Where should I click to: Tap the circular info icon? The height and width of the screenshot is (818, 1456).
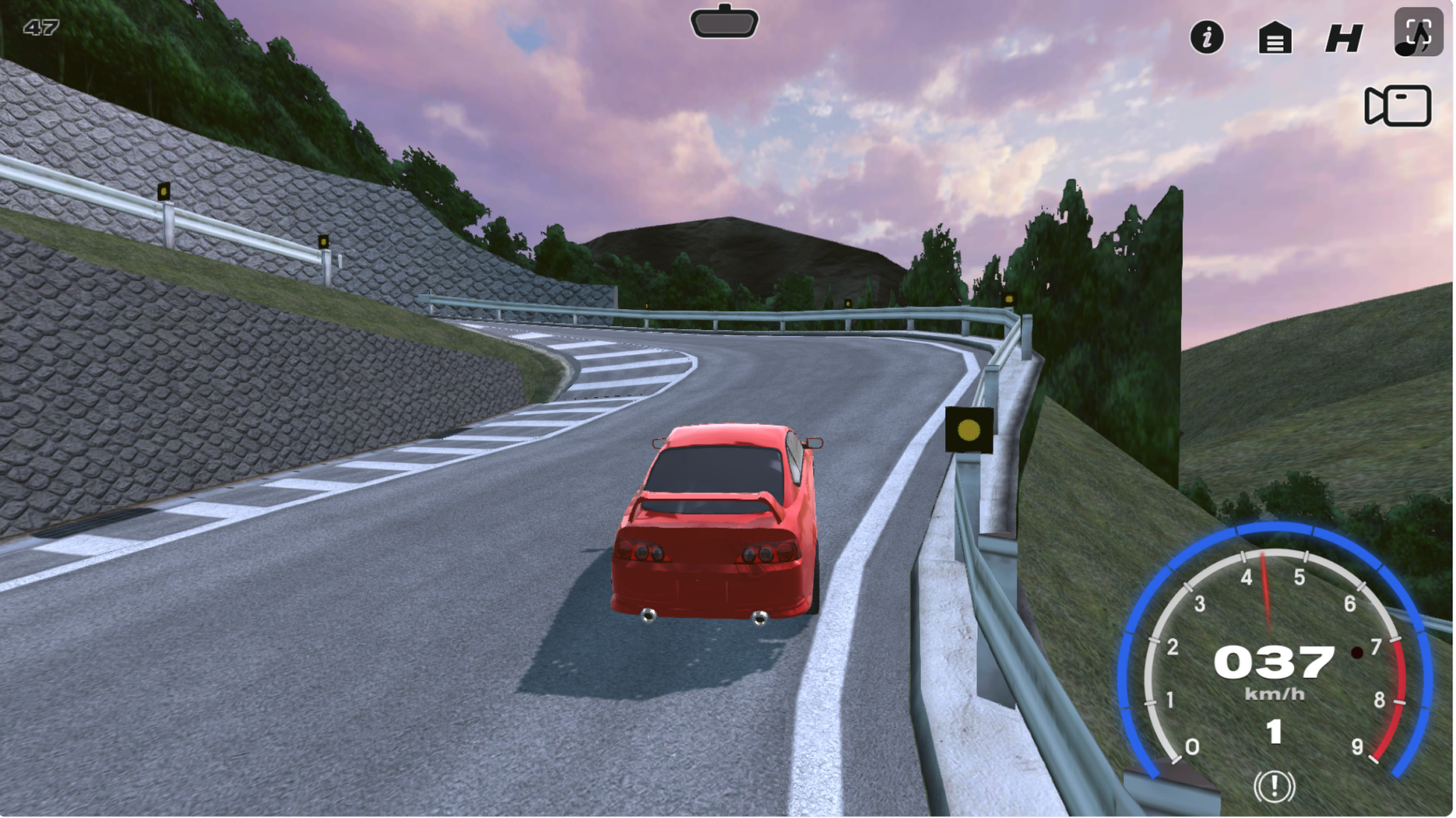pos(1208,38)
